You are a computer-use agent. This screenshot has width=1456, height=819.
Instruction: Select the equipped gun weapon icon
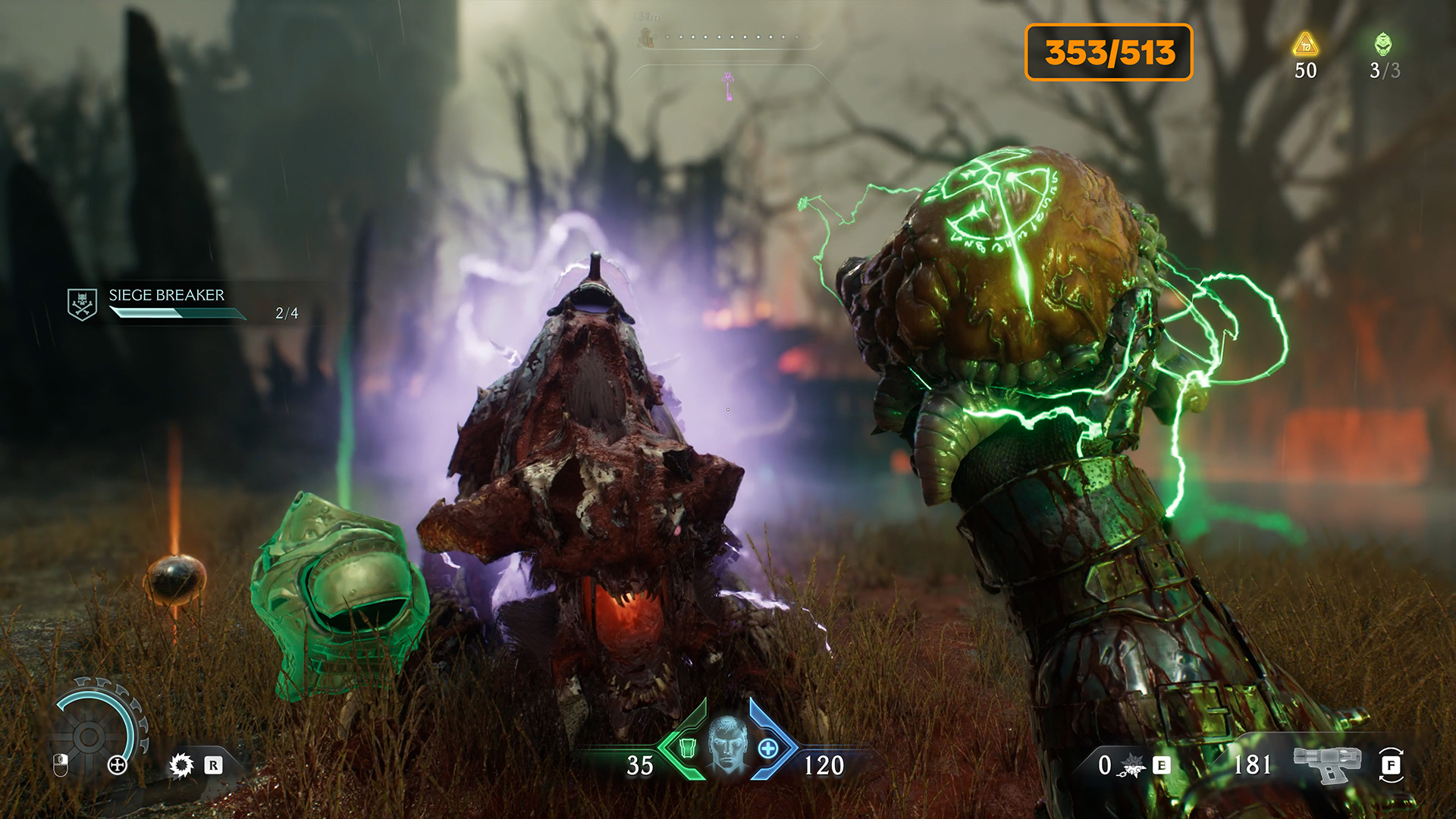[x=1328, y=764]
